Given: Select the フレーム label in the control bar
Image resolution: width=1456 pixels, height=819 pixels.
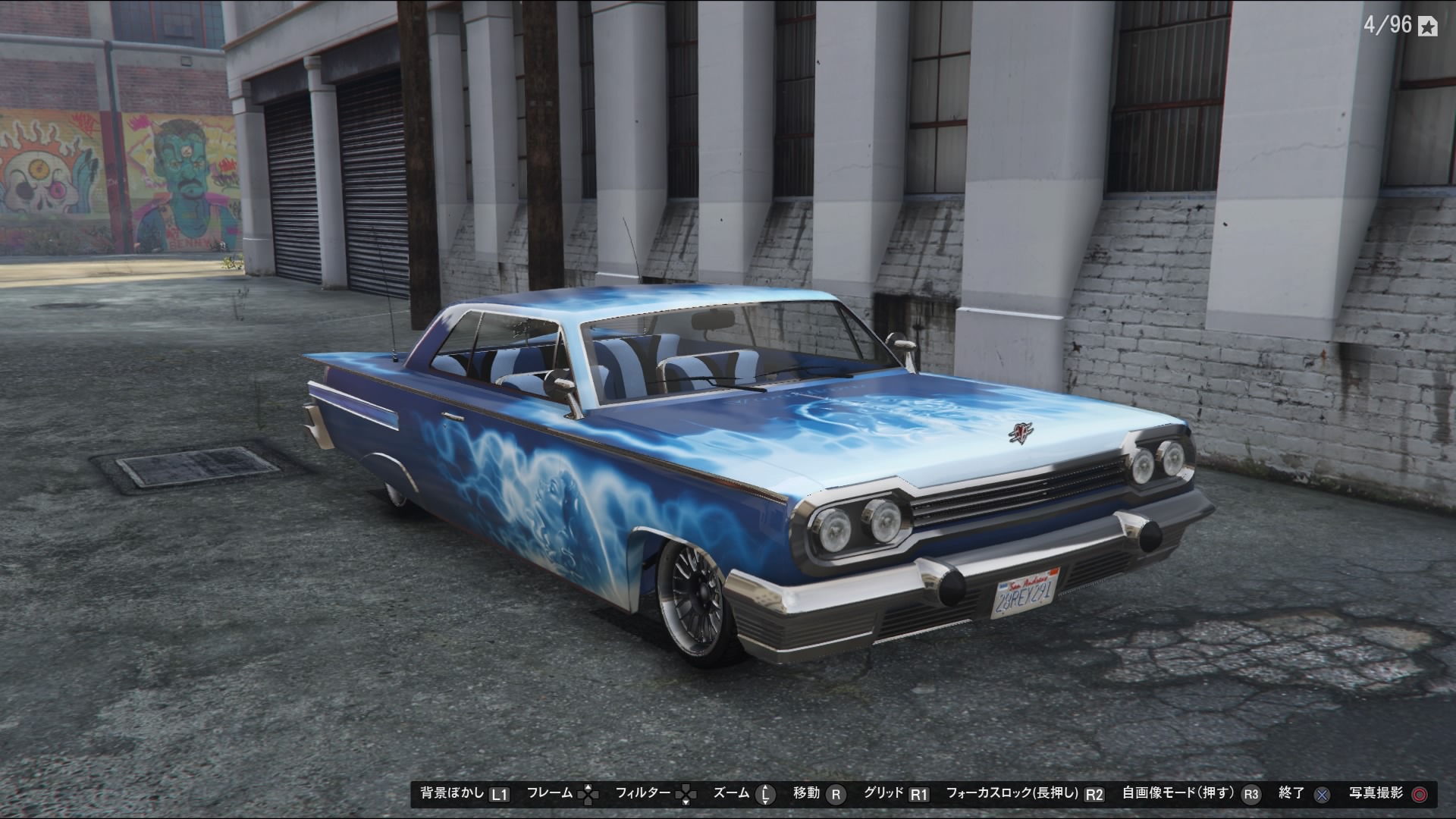Looking at the screenshot, I should click(x=548, y=795).
